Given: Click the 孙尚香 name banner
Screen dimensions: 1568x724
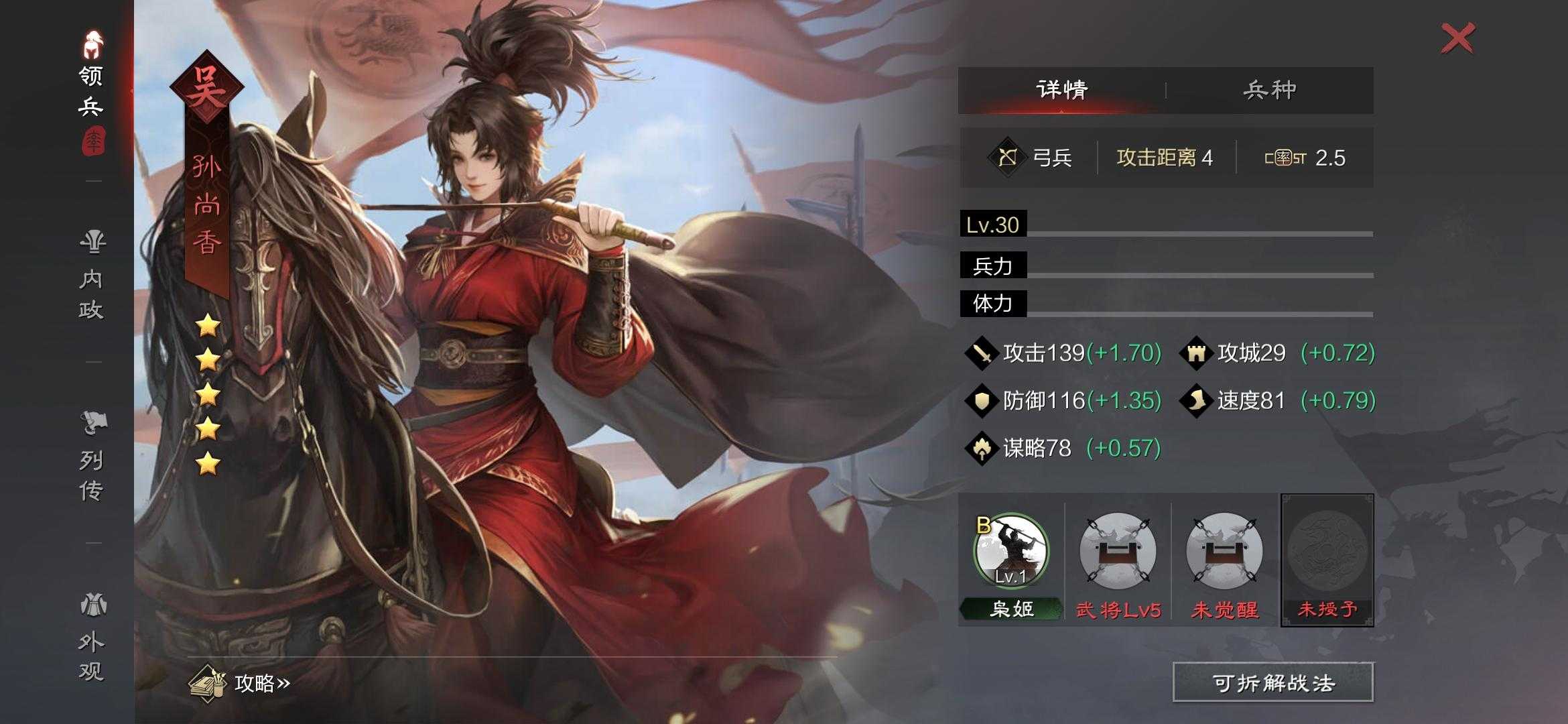Looking at the screenshot, I should tap(208, 201).
